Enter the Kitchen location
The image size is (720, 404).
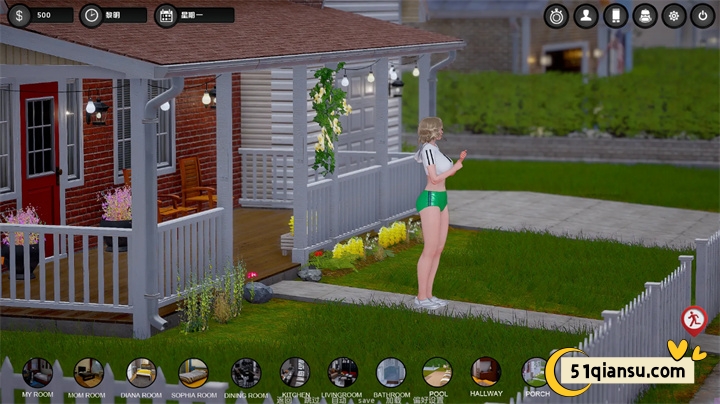(x=295, y=373)
